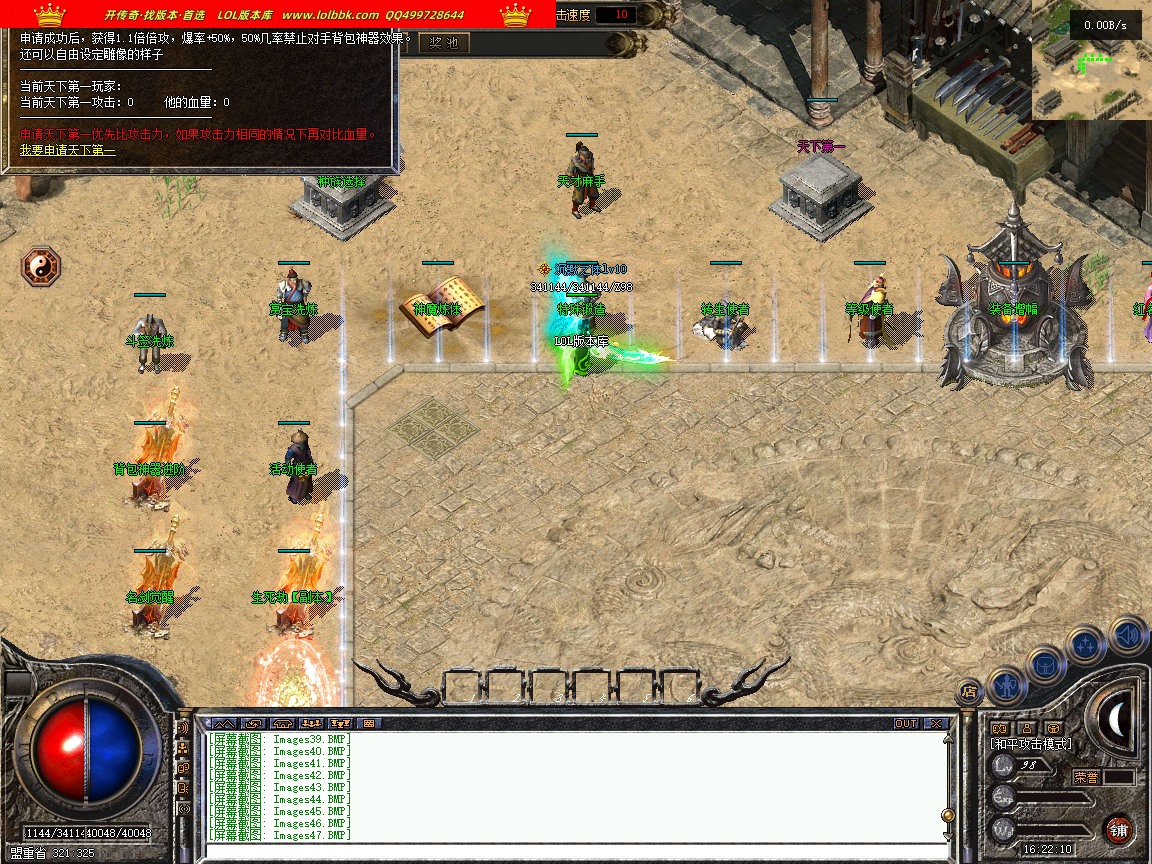Screen dimensions: 1152x864
Task: Open the character equipment warrior icon
Action: coord(1005,685)
